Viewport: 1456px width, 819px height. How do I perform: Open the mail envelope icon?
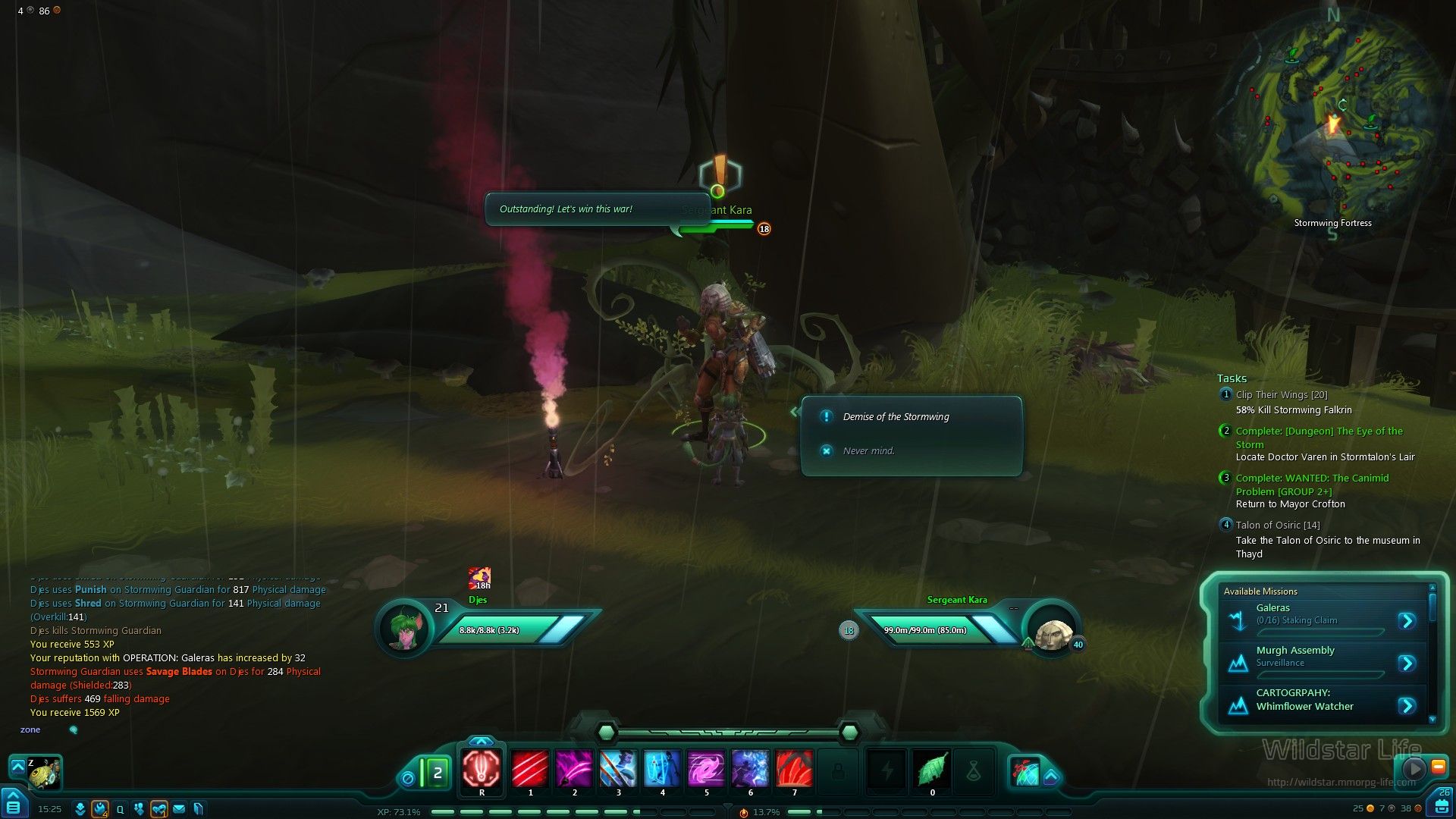[x=179, y=809]
